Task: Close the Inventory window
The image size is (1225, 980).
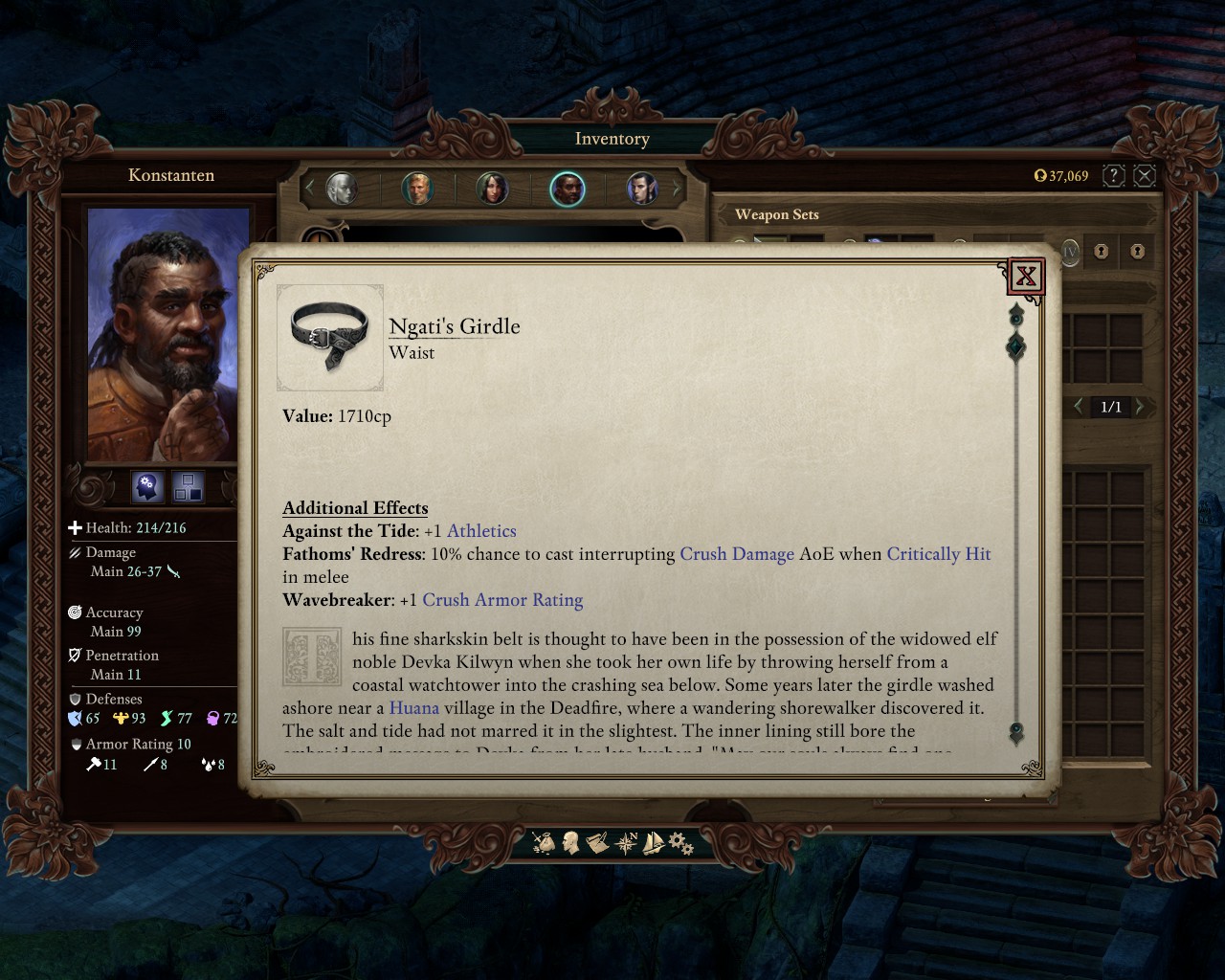Action: (x=1145, y=175)
